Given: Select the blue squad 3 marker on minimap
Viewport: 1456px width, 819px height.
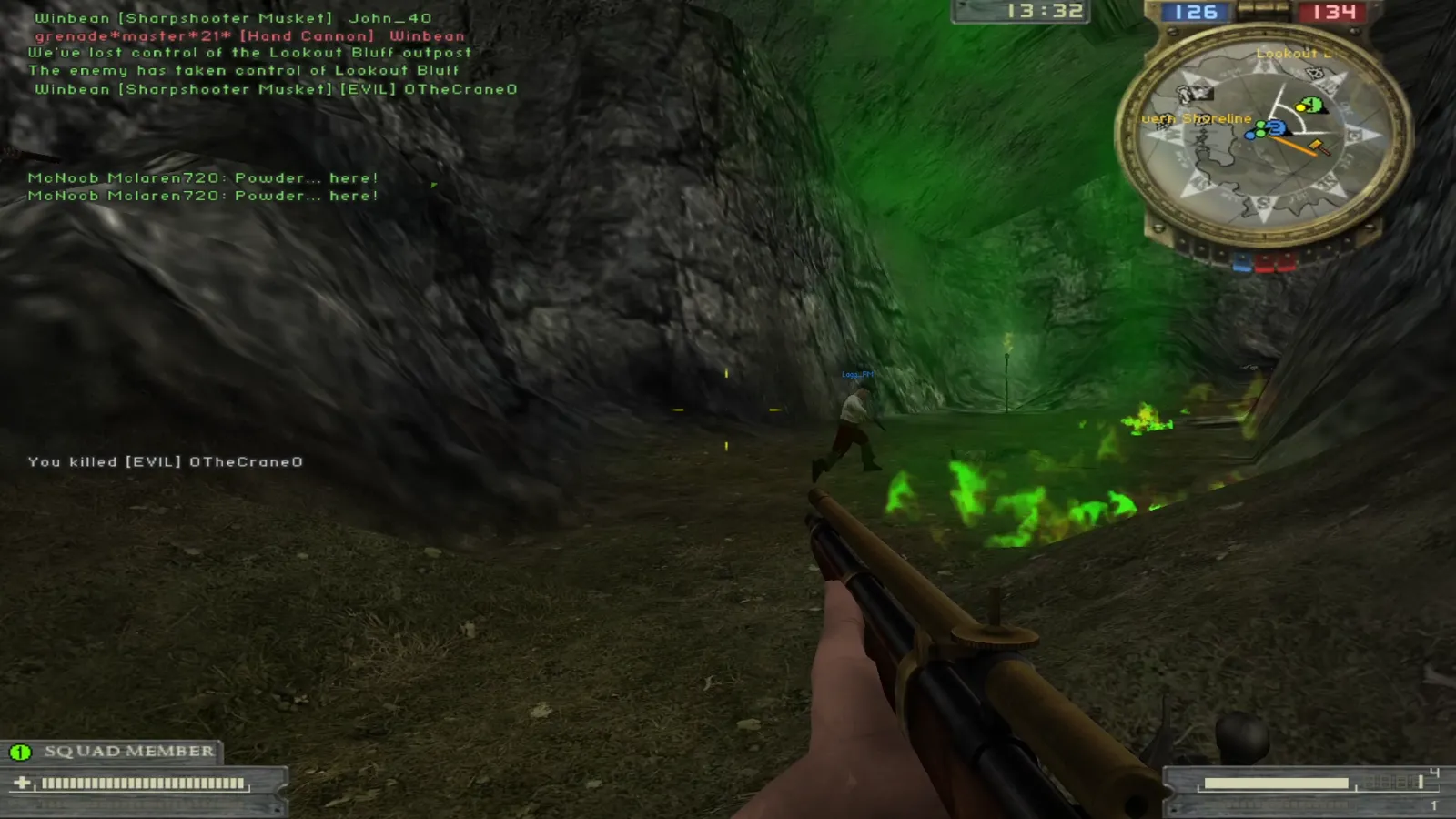Looking at the screenshot, I should [1276, 128].
